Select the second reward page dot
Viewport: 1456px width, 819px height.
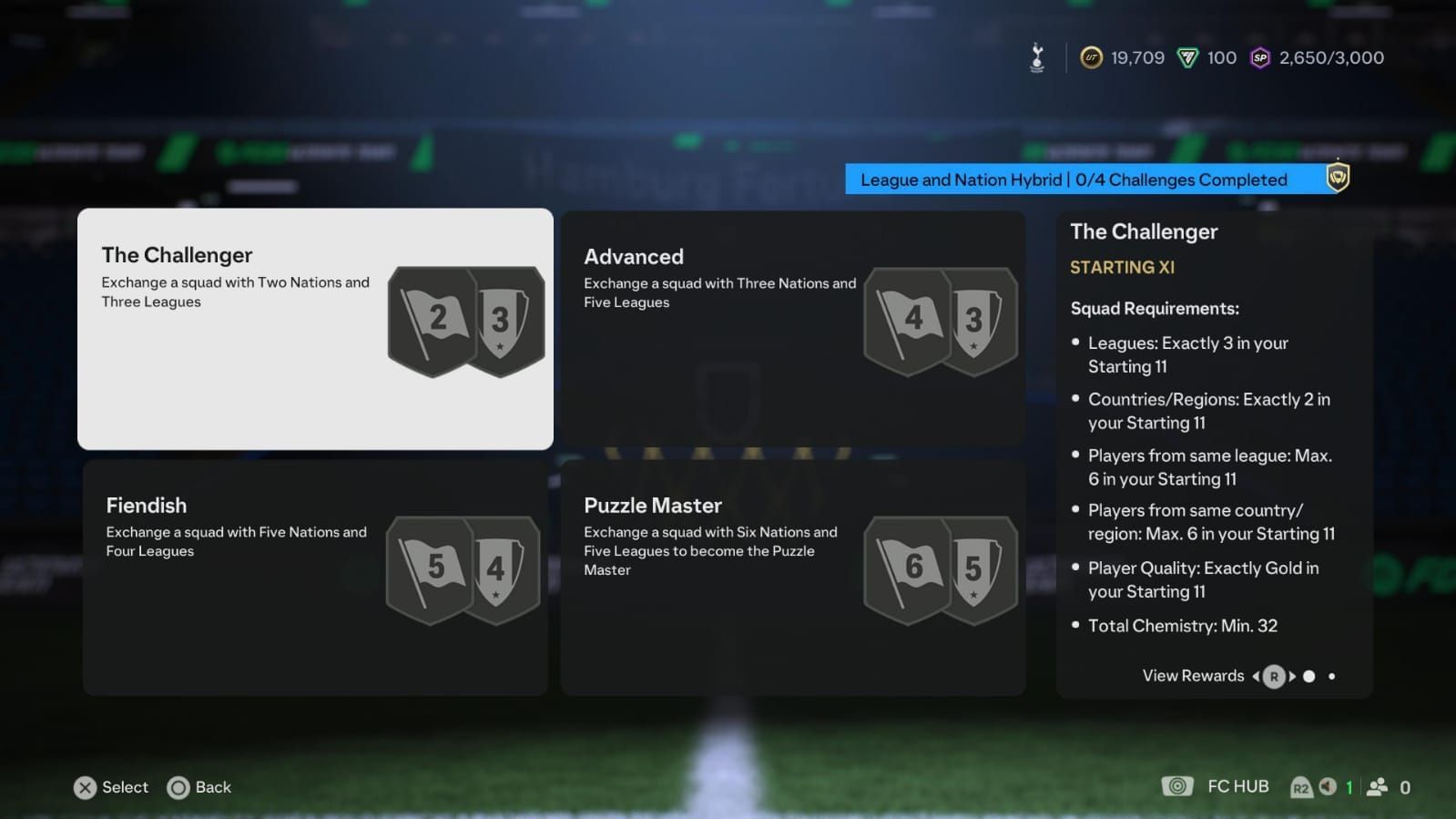(x=1332, y=676)
